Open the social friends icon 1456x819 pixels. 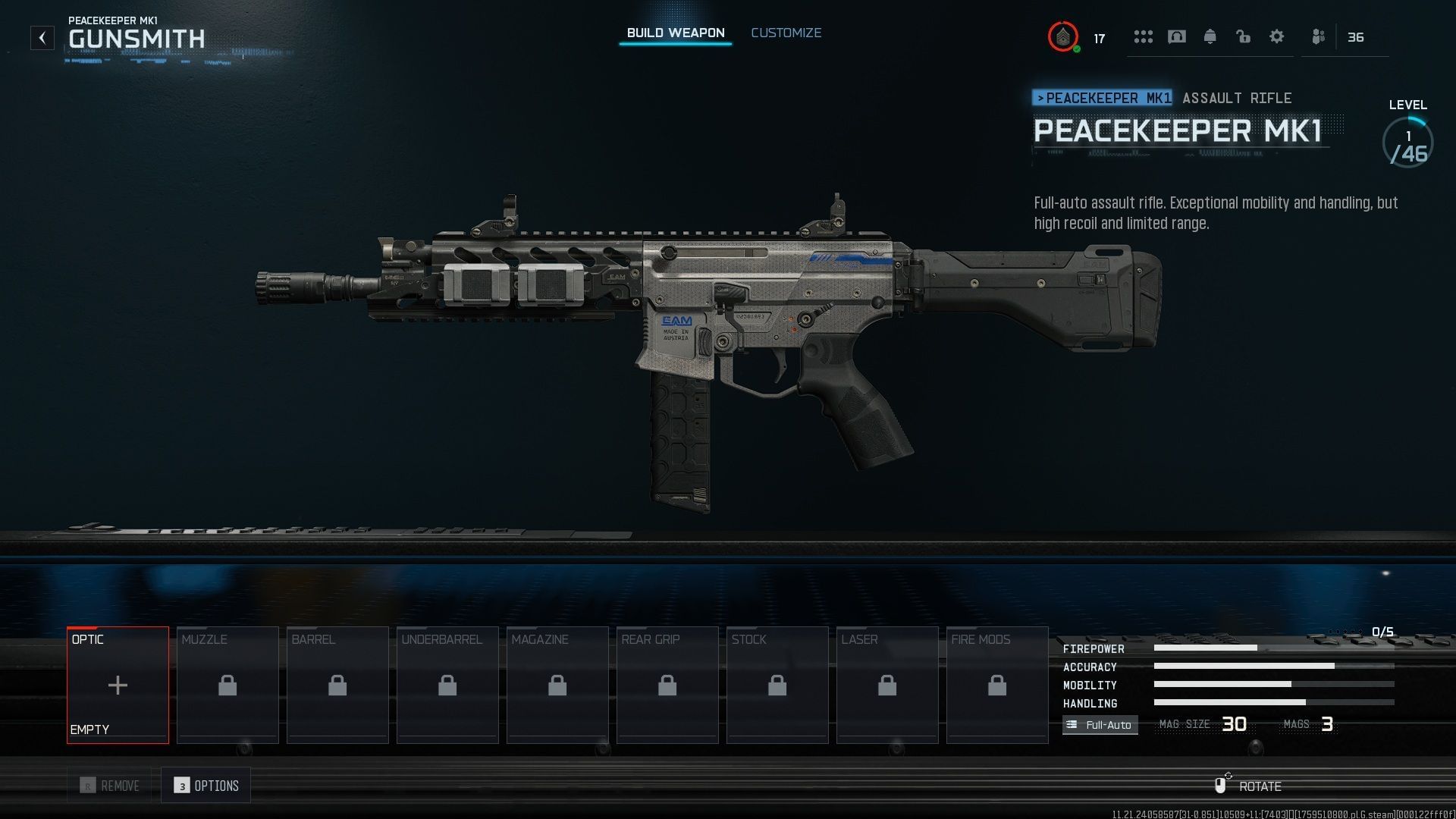[x=1319, y=36]
